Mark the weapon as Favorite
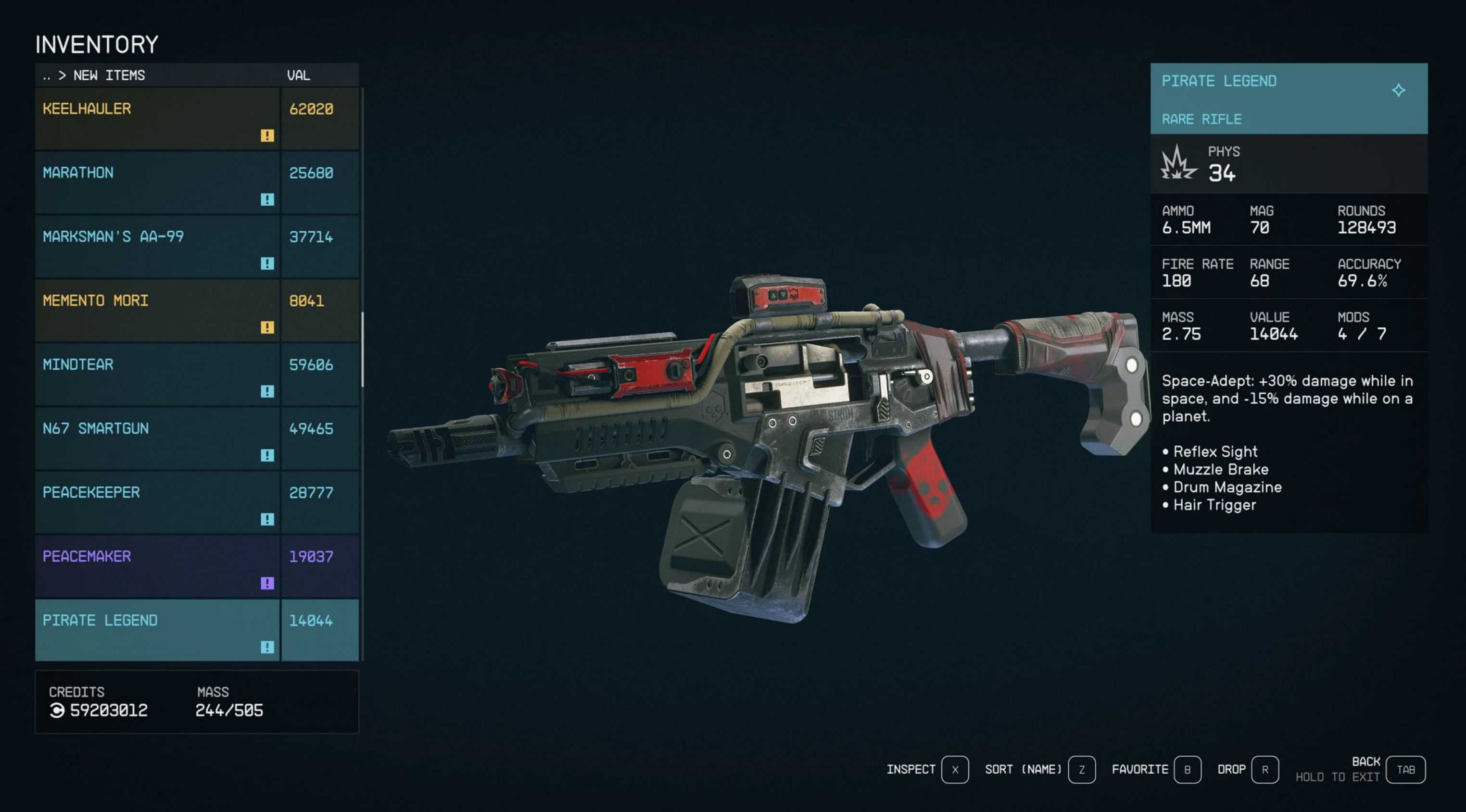 click(1187, 769)
